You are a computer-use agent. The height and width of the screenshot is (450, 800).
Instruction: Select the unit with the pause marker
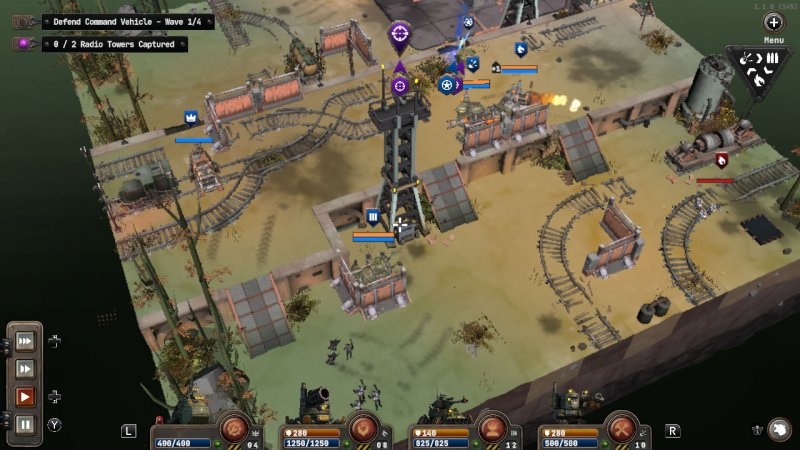(373, 216)
